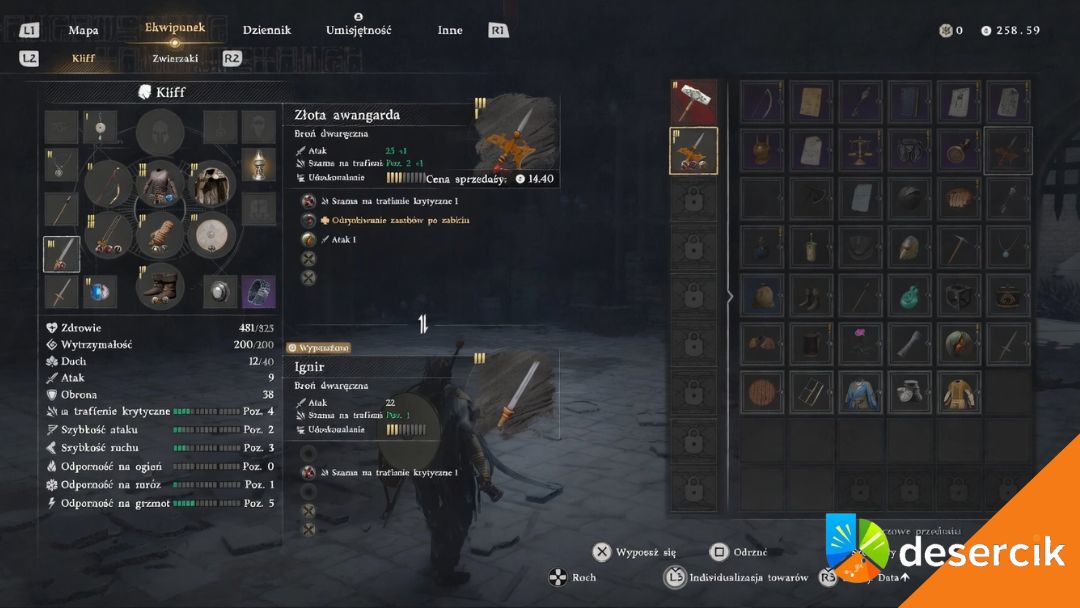This screenshot has width=1080, height=608.
Task: Pick the hammer category in the inventory sidebar
Action: tap(693, 102)
